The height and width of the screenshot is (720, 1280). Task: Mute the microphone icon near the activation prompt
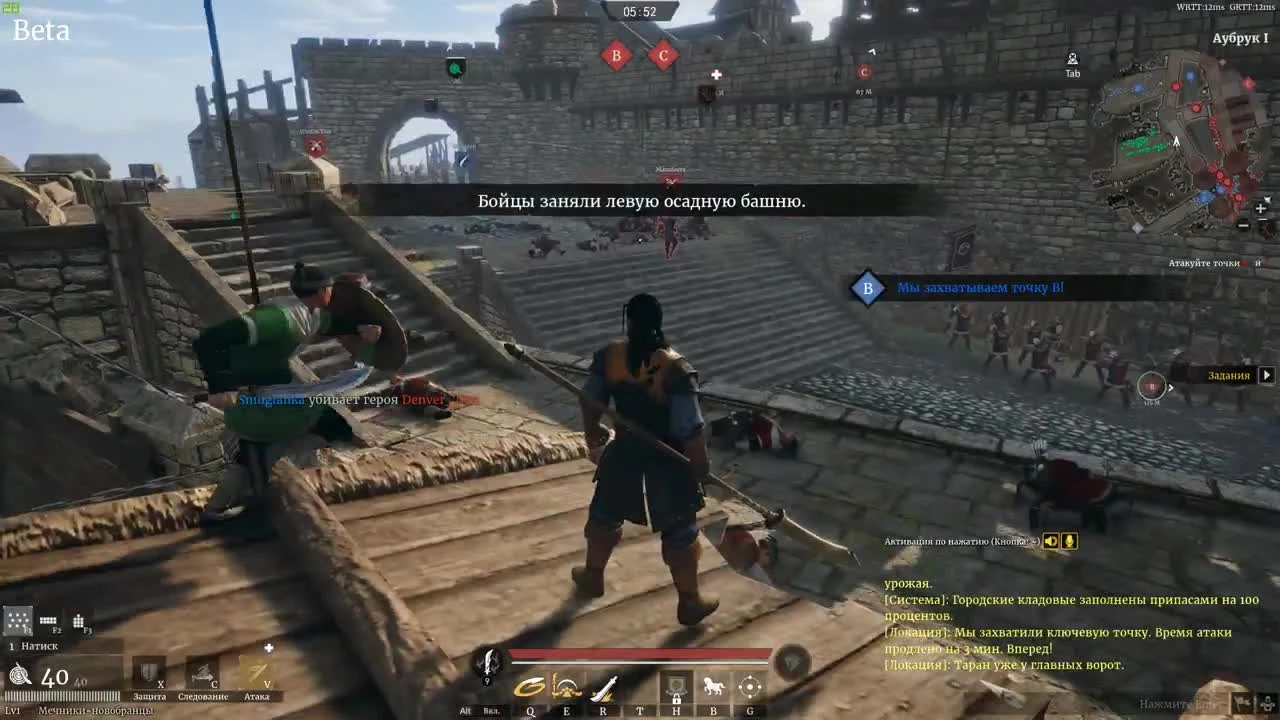[x=1070, y=541]
